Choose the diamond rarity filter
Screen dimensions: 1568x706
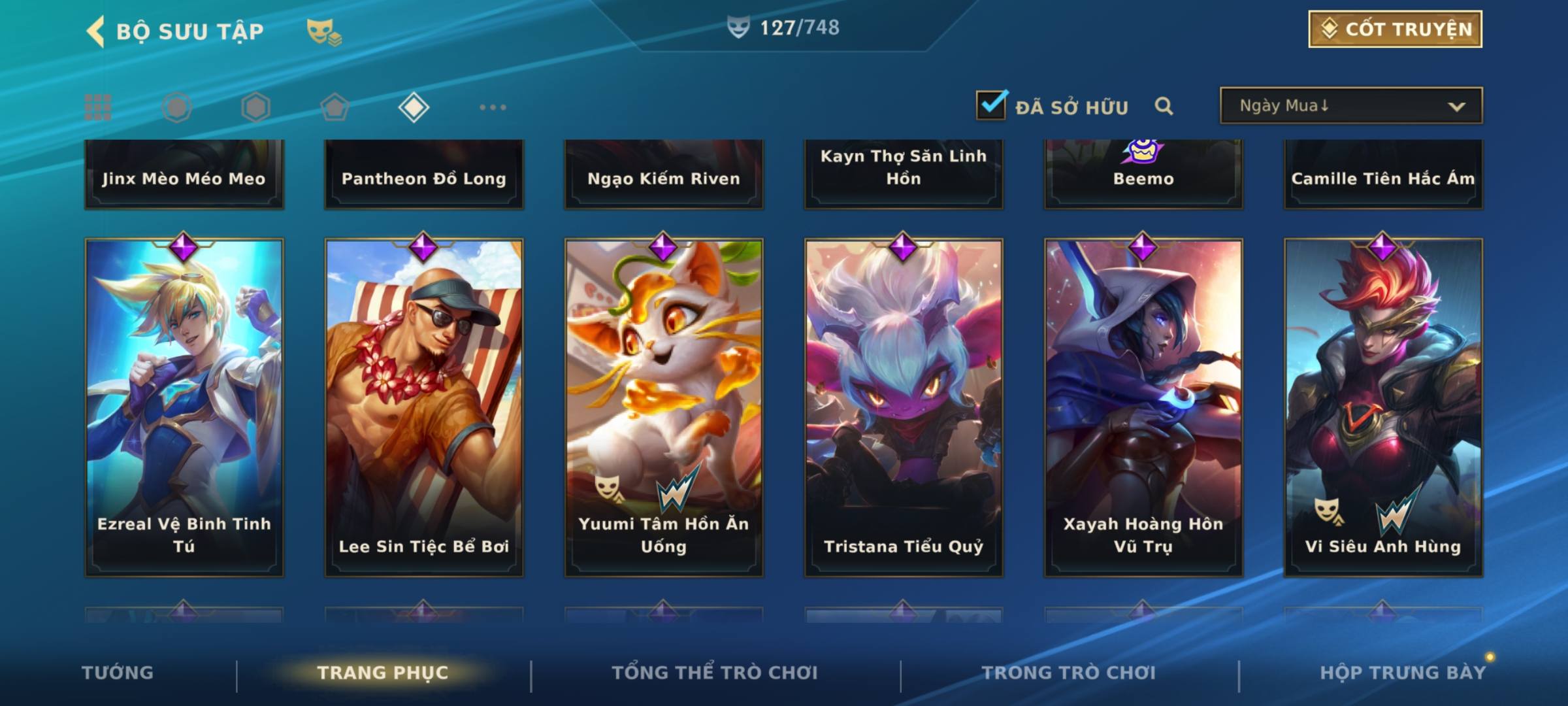click(414, 107)
